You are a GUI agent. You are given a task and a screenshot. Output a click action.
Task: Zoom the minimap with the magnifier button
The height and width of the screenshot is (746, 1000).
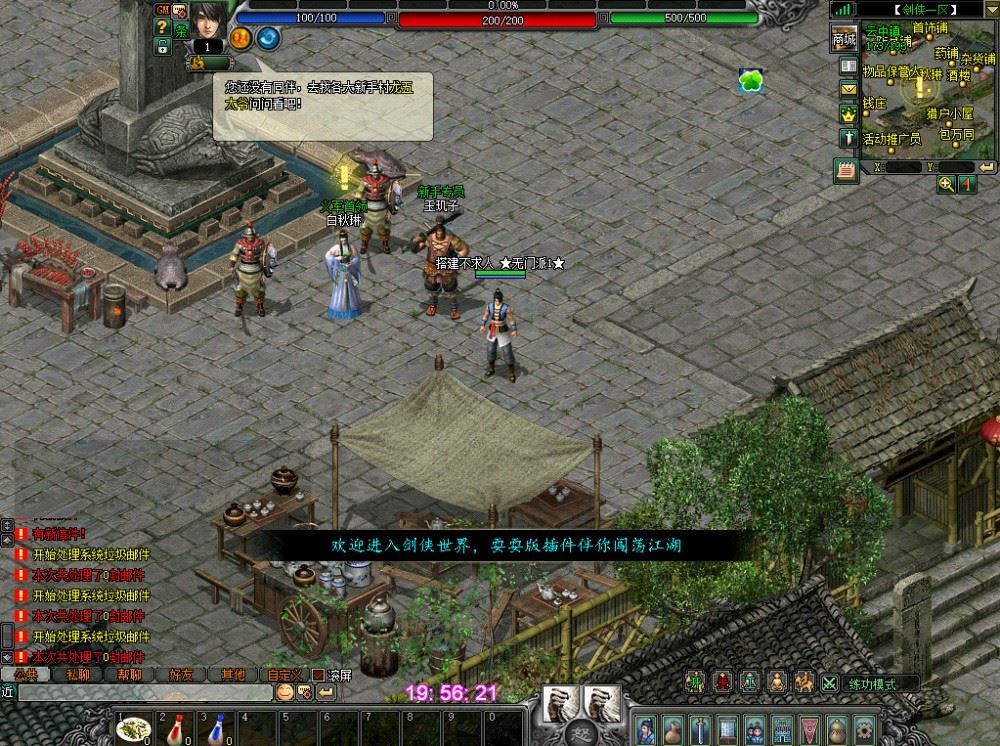click(946, 184)
